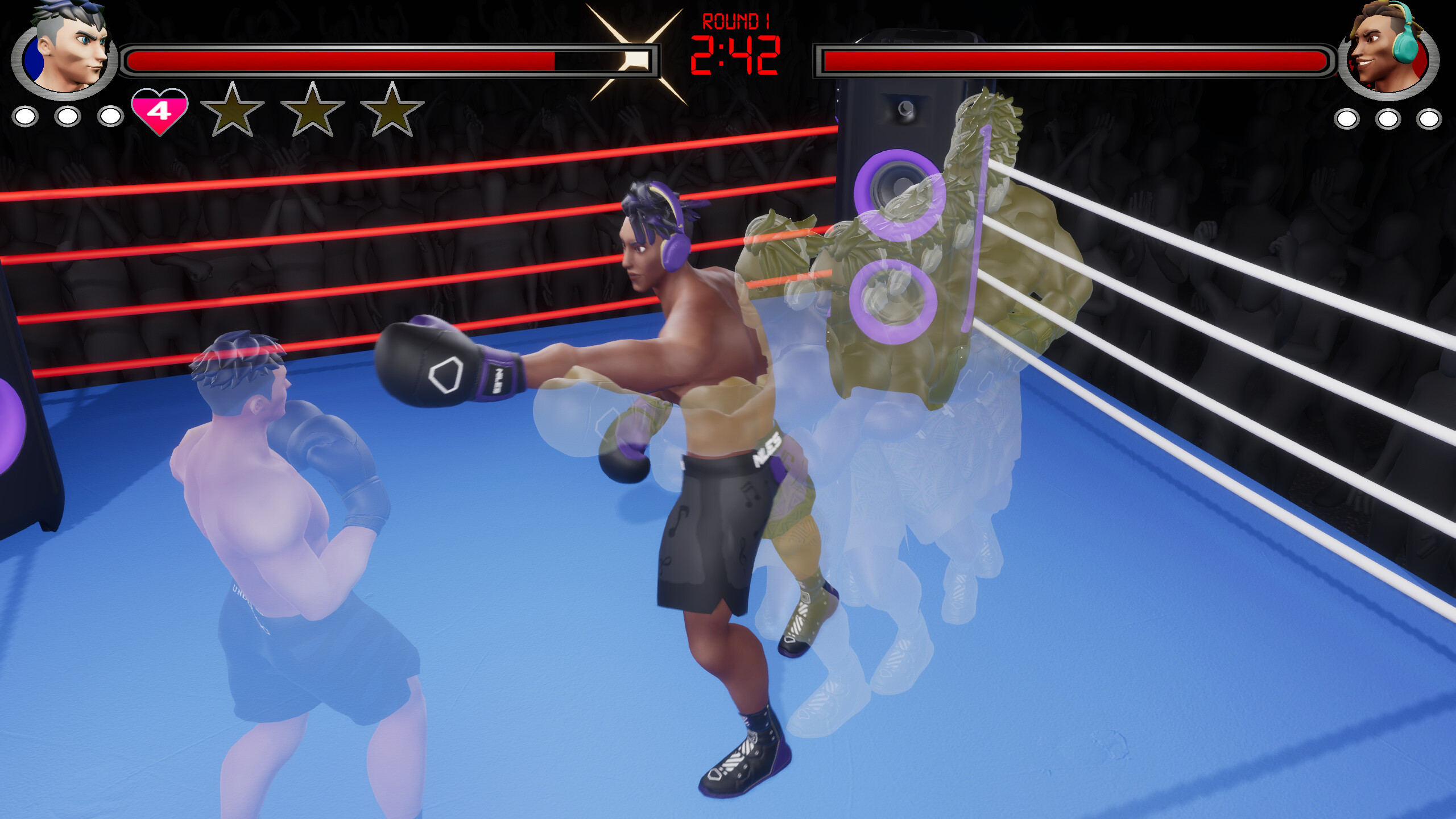
Task: Expand the second round-win indicator on the left
Action: point(68,118)
